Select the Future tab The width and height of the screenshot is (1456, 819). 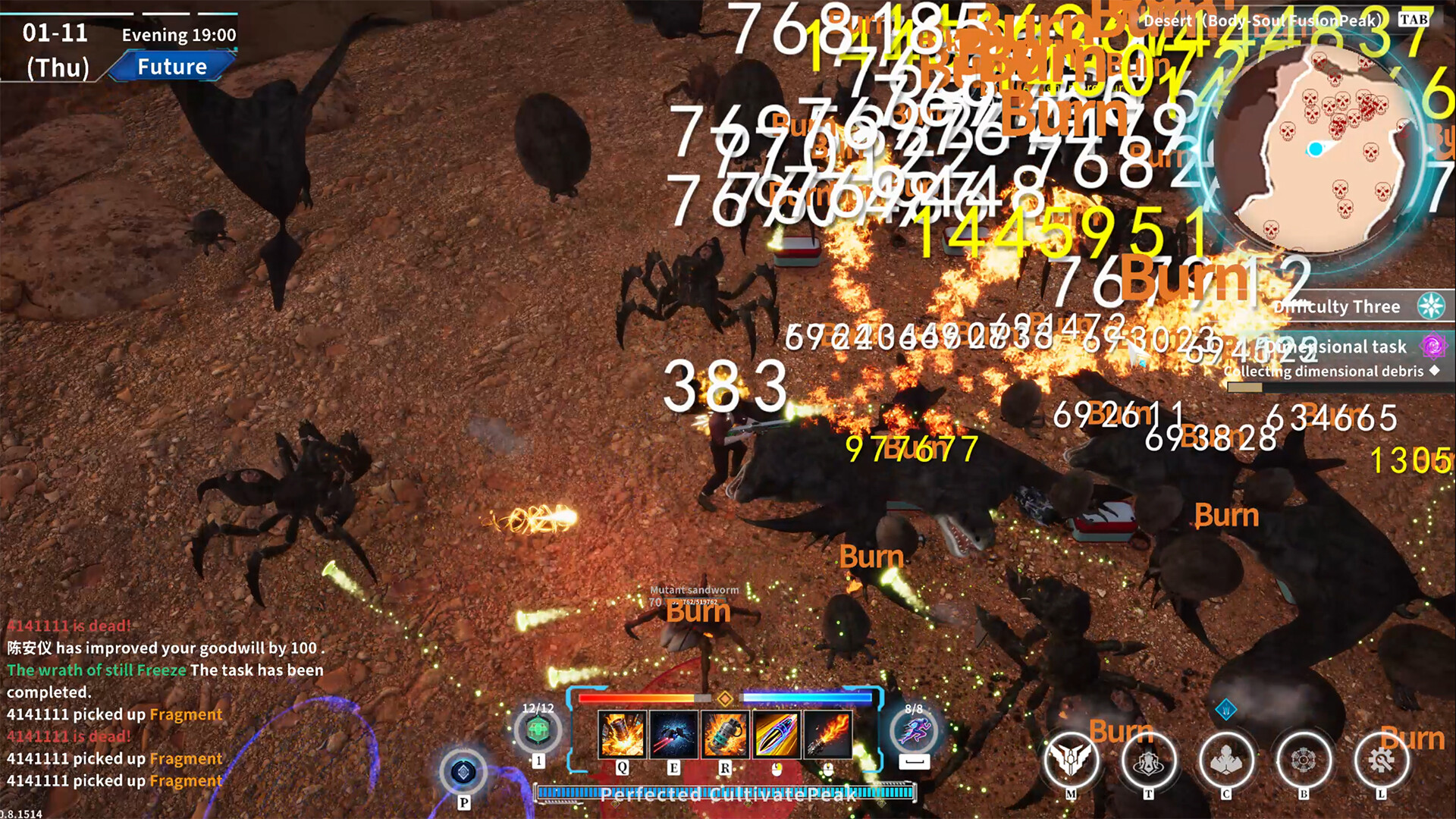(x=172, y=67)
